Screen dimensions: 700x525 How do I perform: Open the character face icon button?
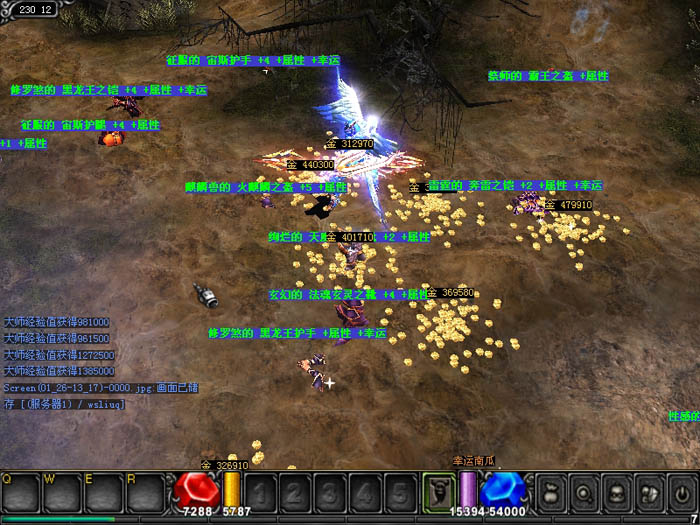(615, 492)
